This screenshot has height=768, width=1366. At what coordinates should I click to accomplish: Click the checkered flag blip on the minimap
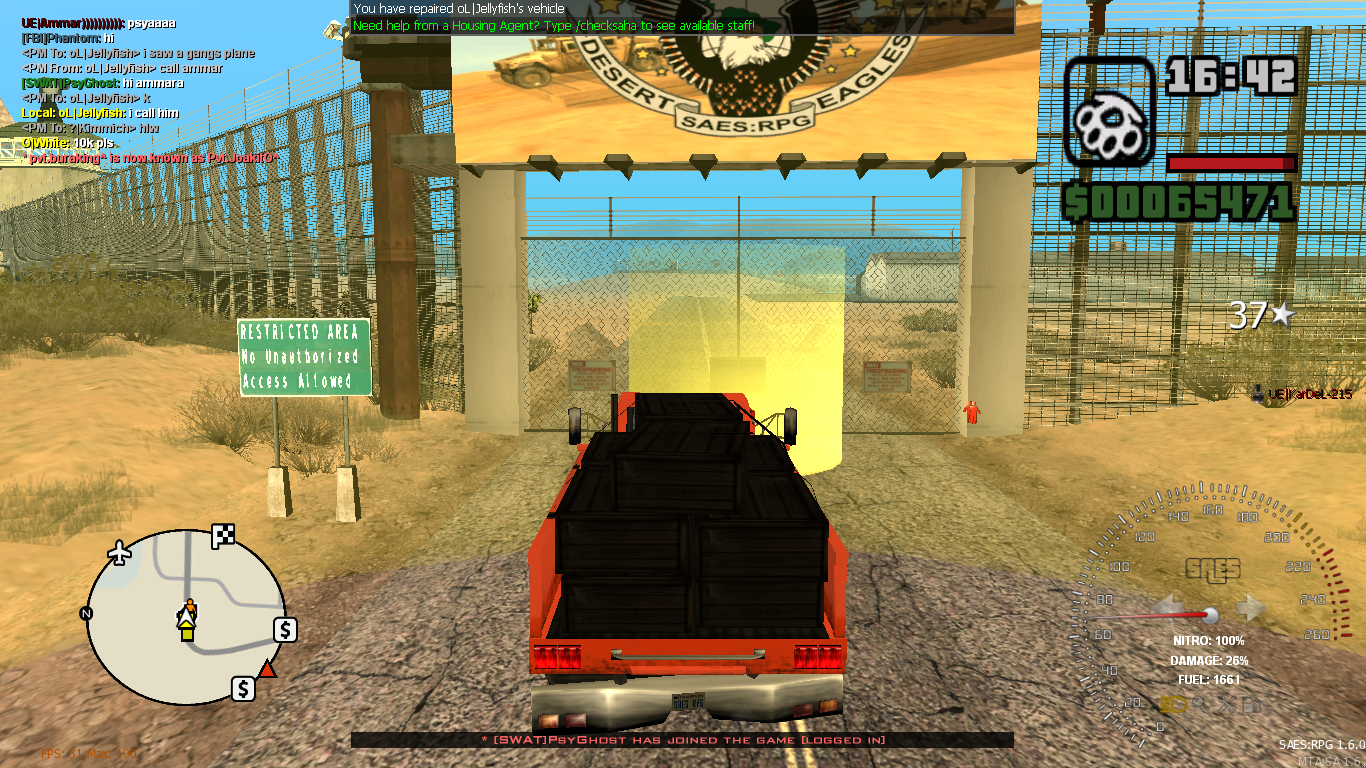(223, 534)
